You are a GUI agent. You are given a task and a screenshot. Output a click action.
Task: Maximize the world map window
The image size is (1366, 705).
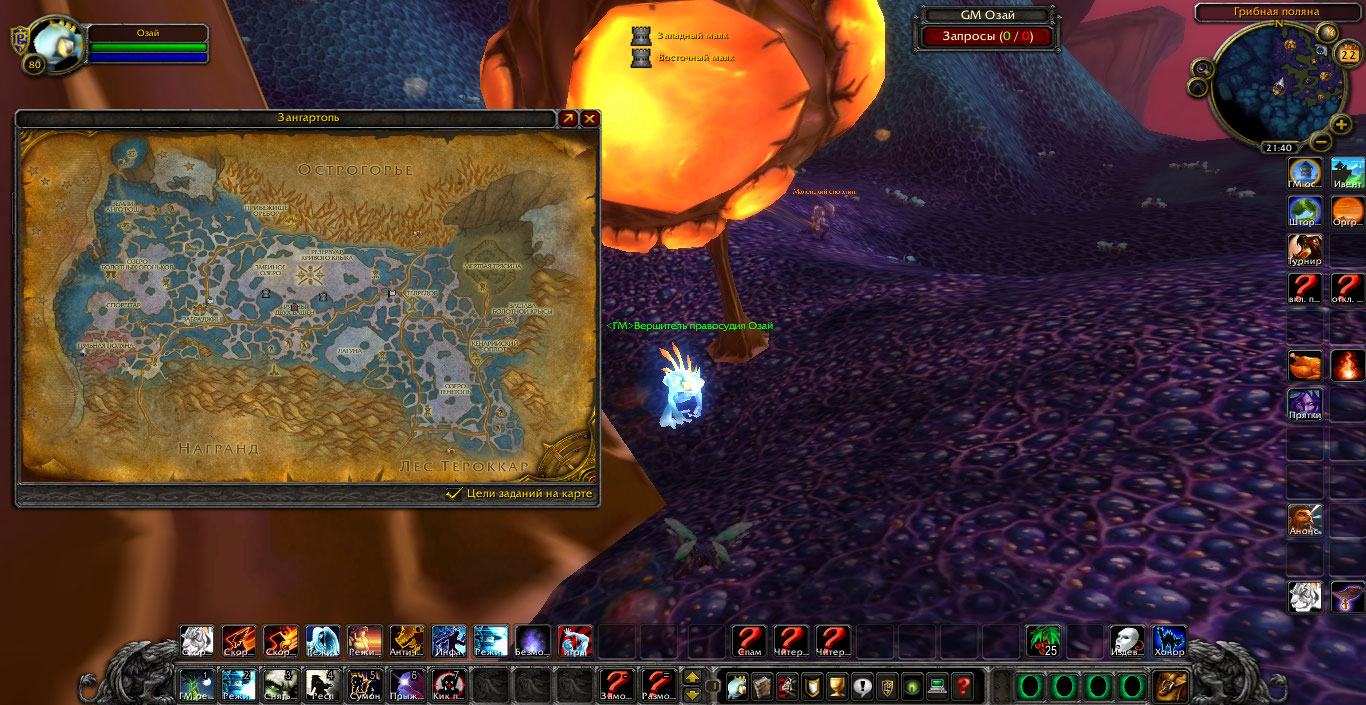pos(568,119)
